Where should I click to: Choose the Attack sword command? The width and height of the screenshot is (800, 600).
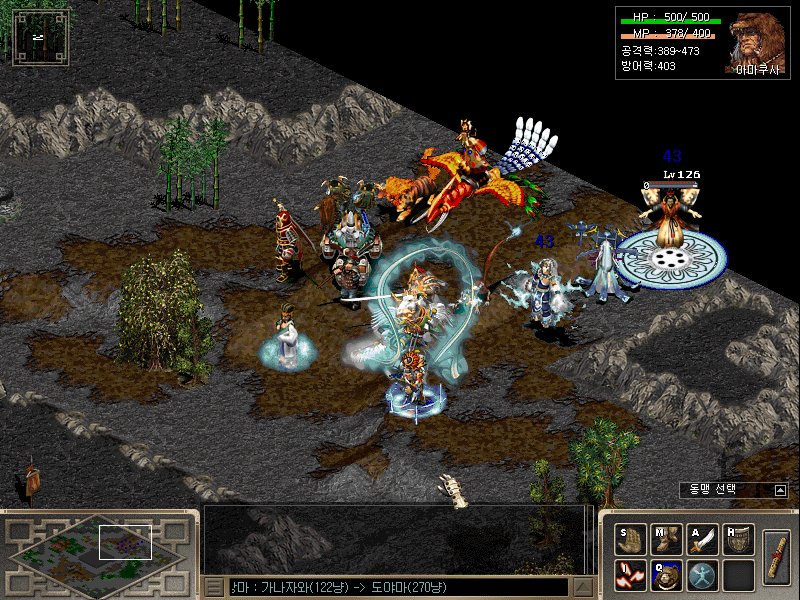[x=703, y=540]
